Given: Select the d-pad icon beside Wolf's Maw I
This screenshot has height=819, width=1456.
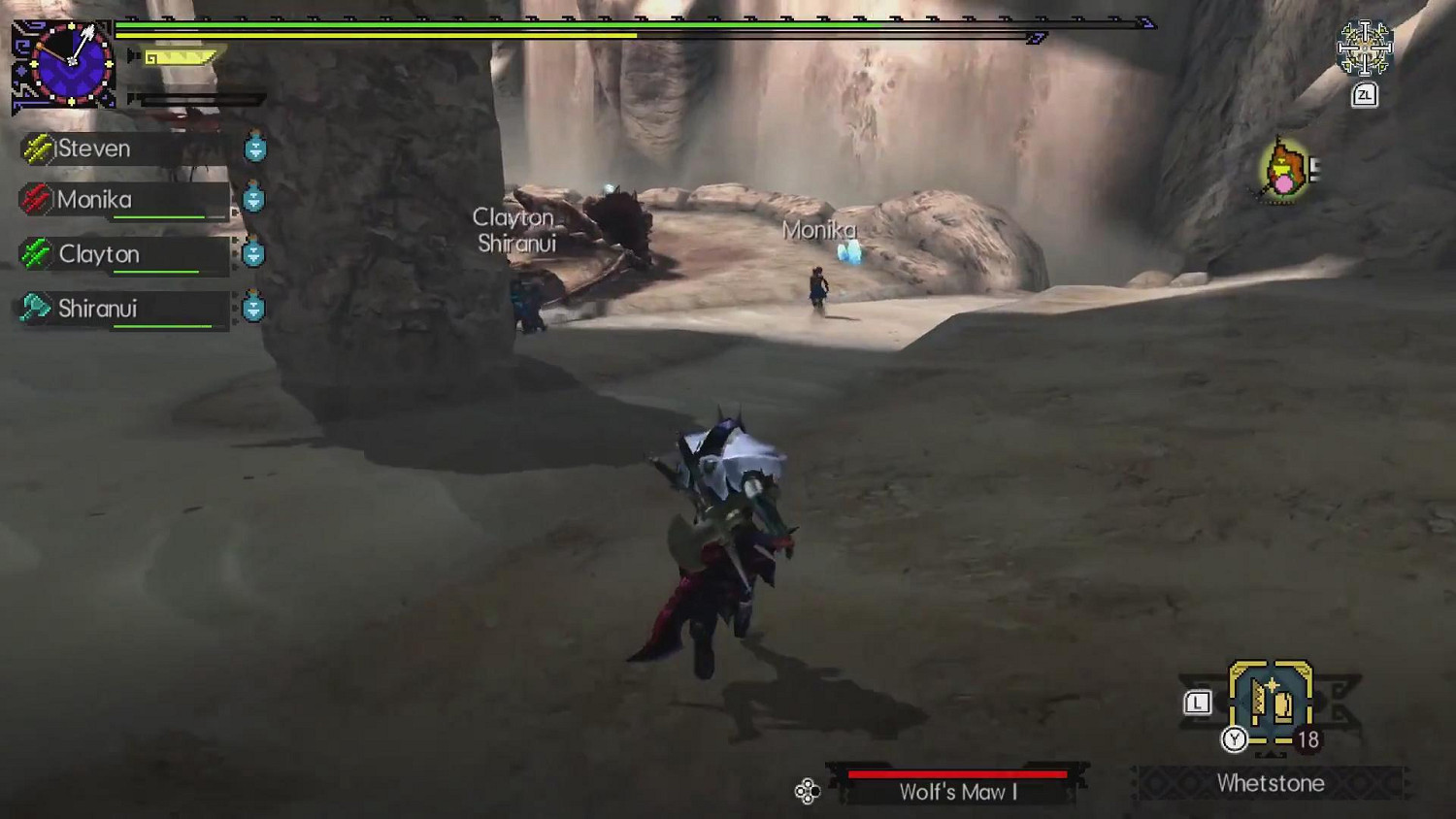Looking at the screenshot, I should pos(807,792).
